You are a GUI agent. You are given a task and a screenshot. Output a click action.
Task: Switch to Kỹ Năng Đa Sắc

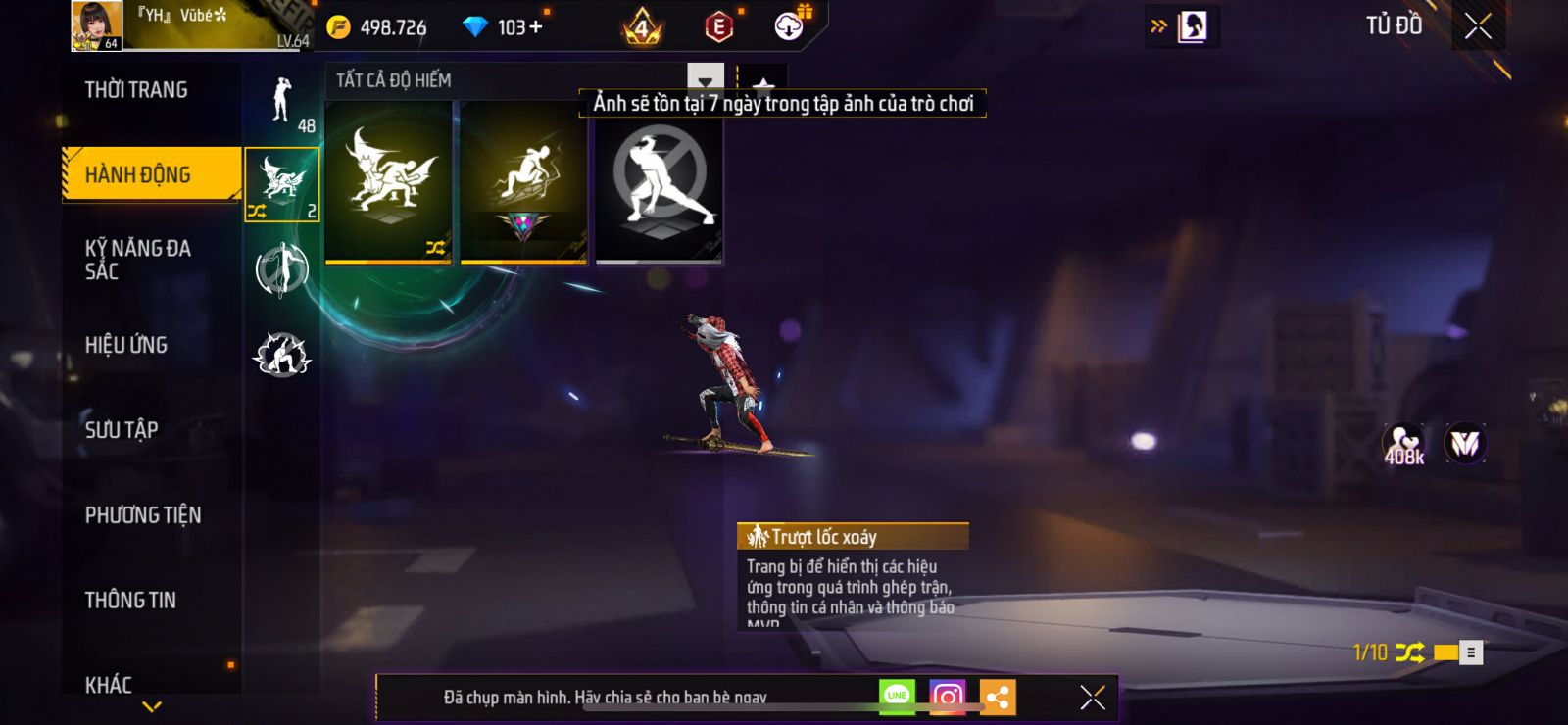138,260
